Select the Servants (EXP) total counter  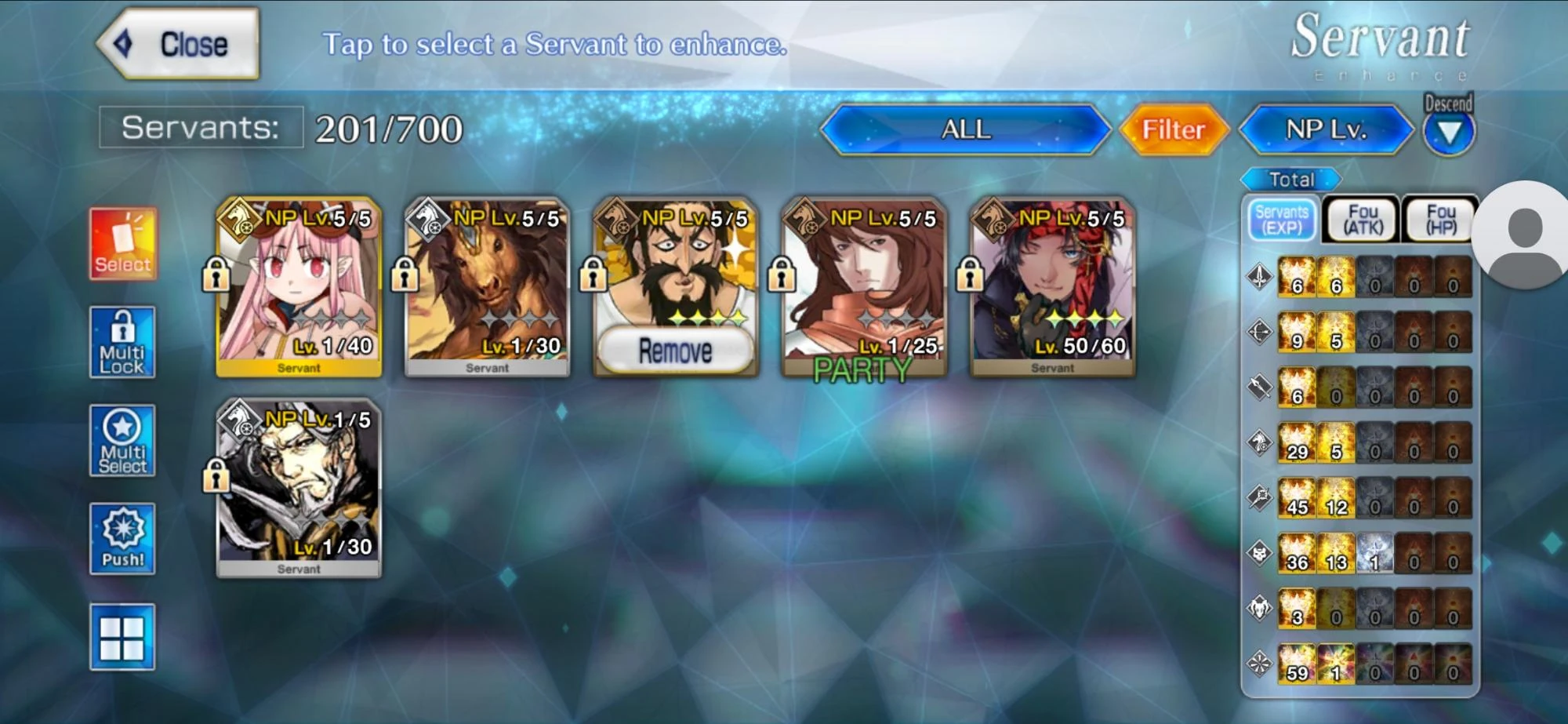(1284, 216)
